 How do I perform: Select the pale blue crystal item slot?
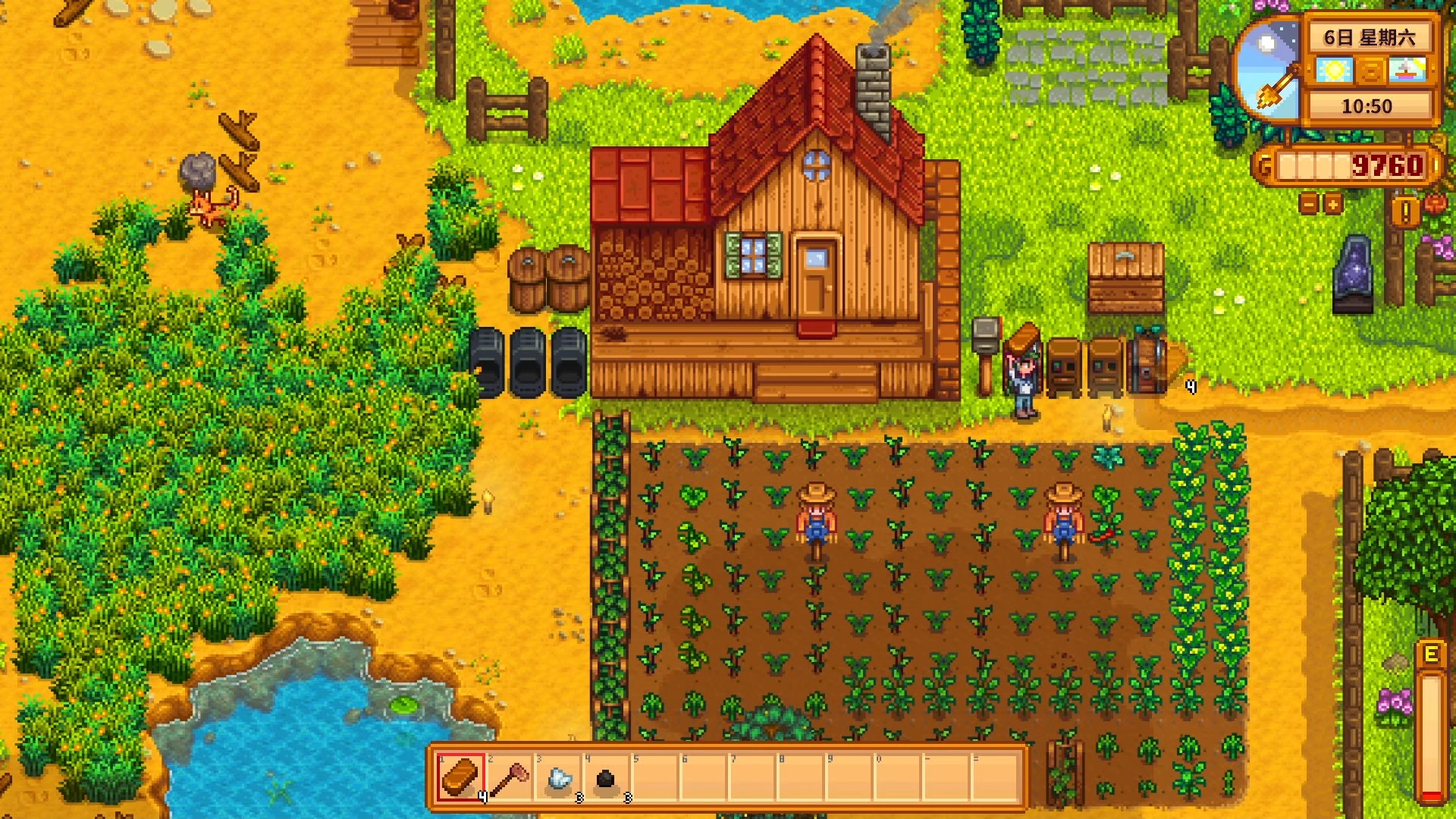558,777
